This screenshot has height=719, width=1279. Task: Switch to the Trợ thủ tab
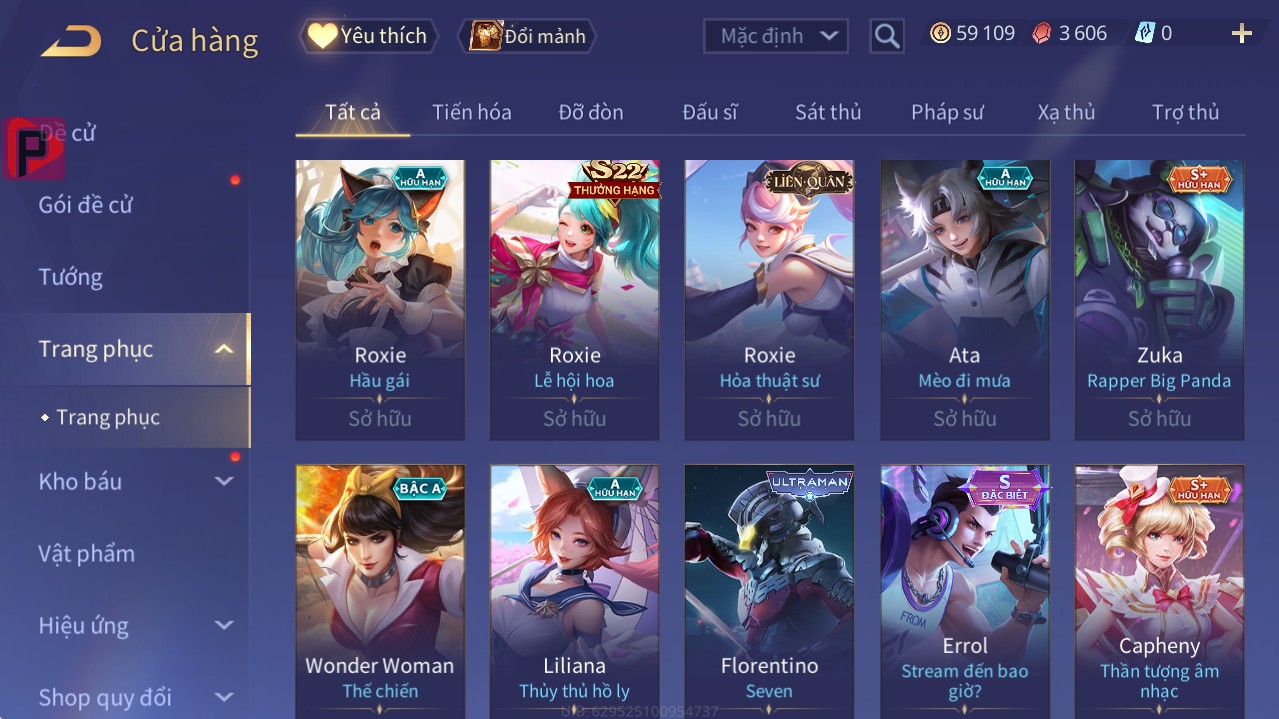coord(1185,112)
